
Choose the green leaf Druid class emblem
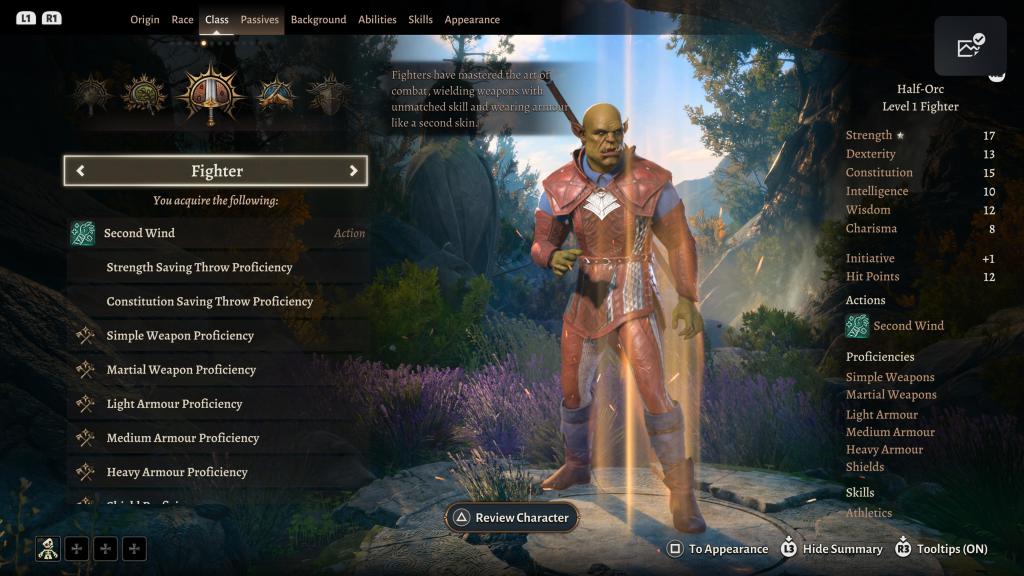[144, 95]
